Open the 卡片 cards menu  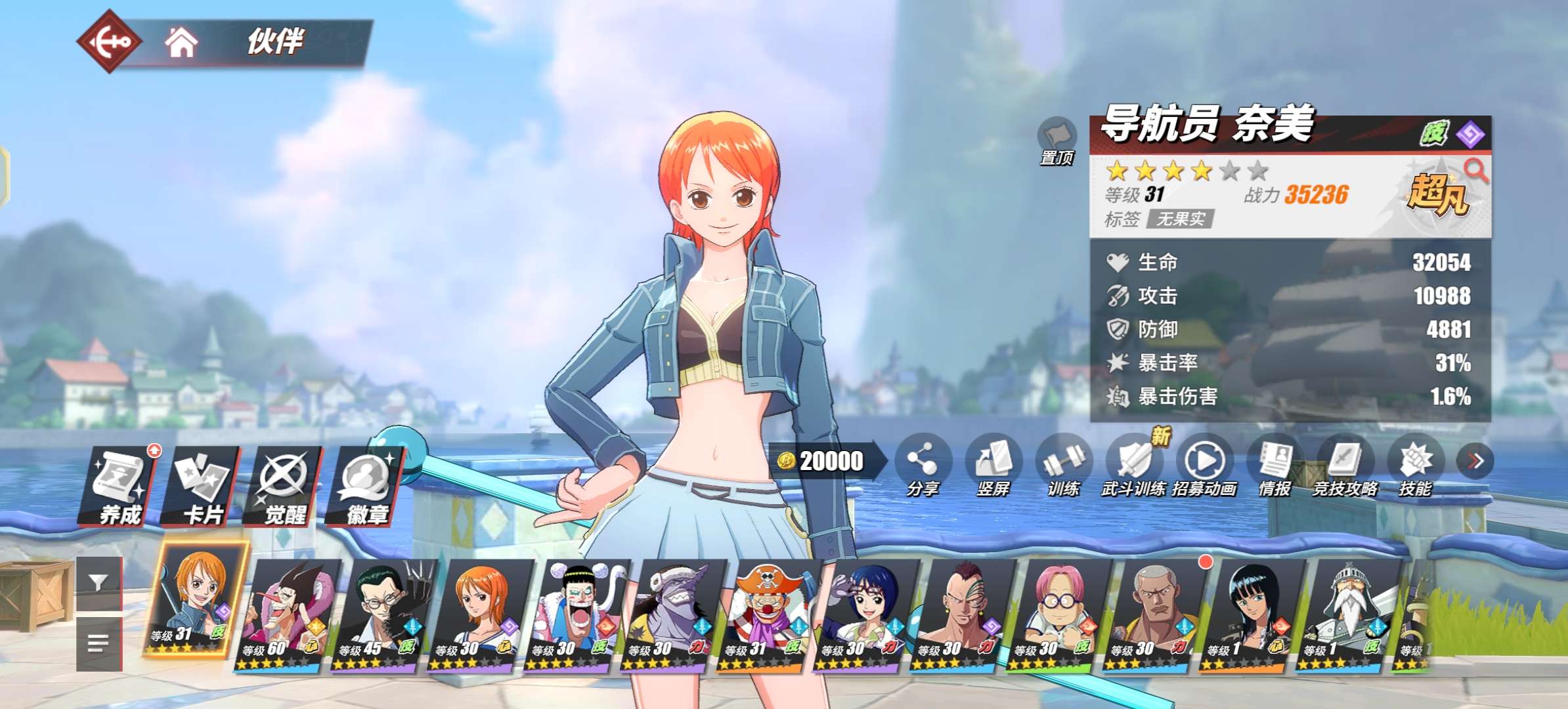[x=202, y=486]
